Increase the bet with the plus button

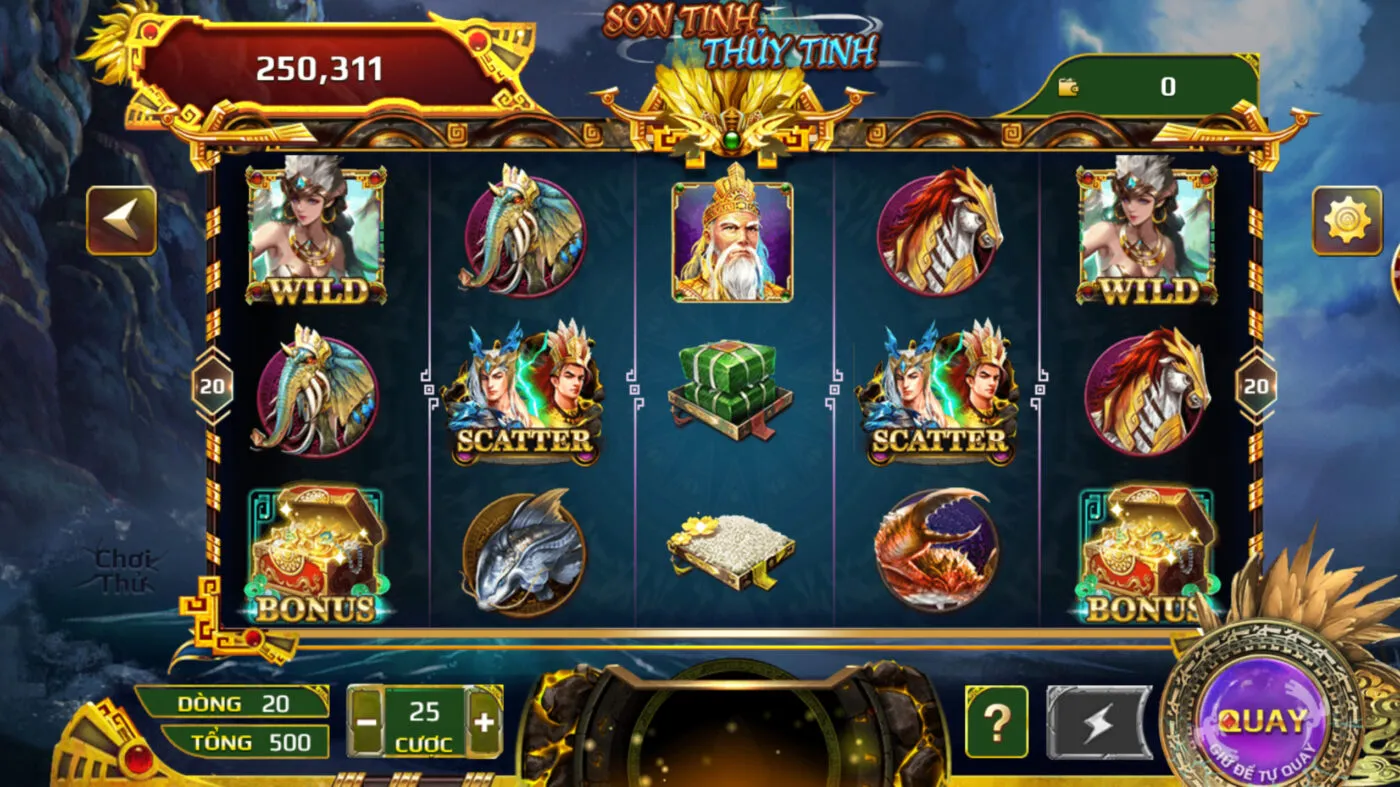point(484,722)
